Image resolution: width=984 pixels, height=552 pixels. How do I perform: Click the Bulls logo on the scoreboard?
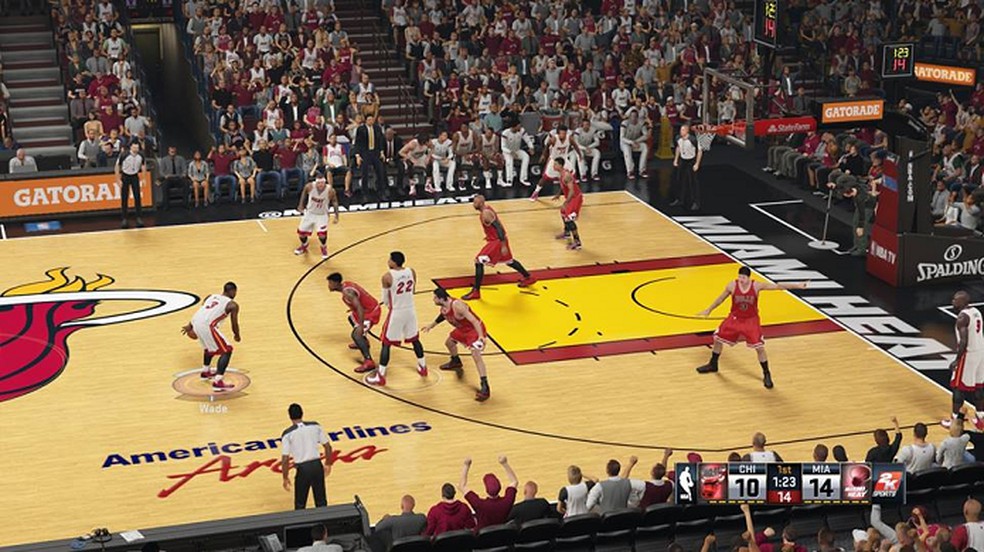(713, 482)
